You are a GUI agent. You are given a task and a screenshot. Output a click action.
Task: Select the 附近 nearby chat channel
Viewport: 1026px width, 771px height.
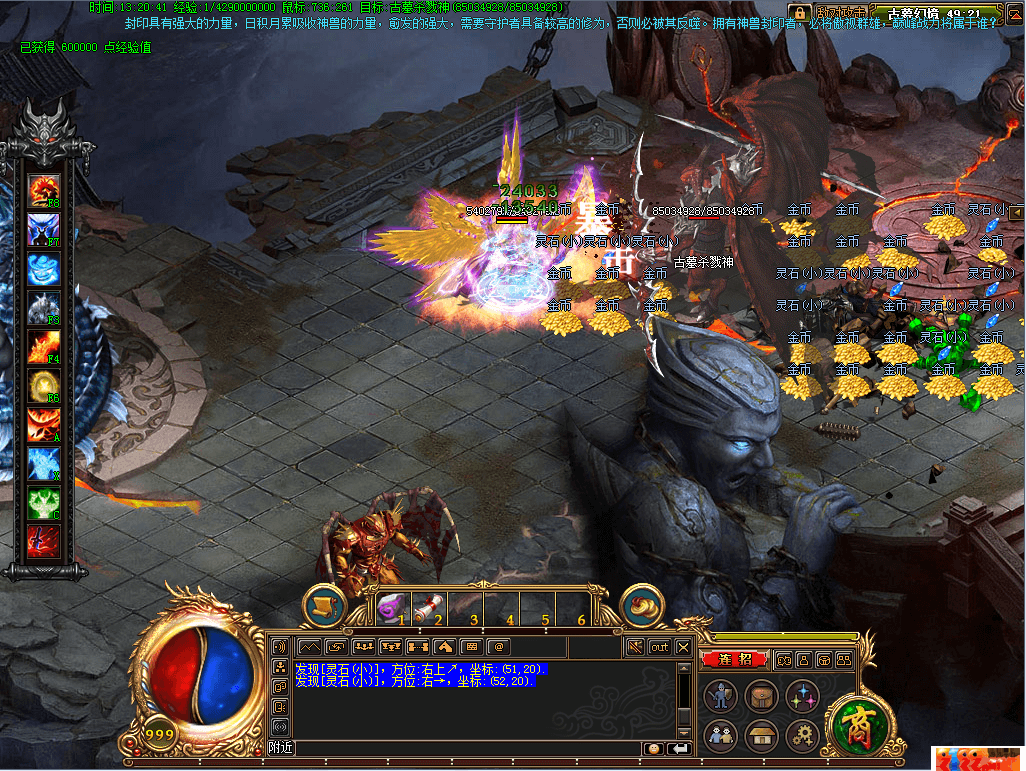(x=281, y=748)
